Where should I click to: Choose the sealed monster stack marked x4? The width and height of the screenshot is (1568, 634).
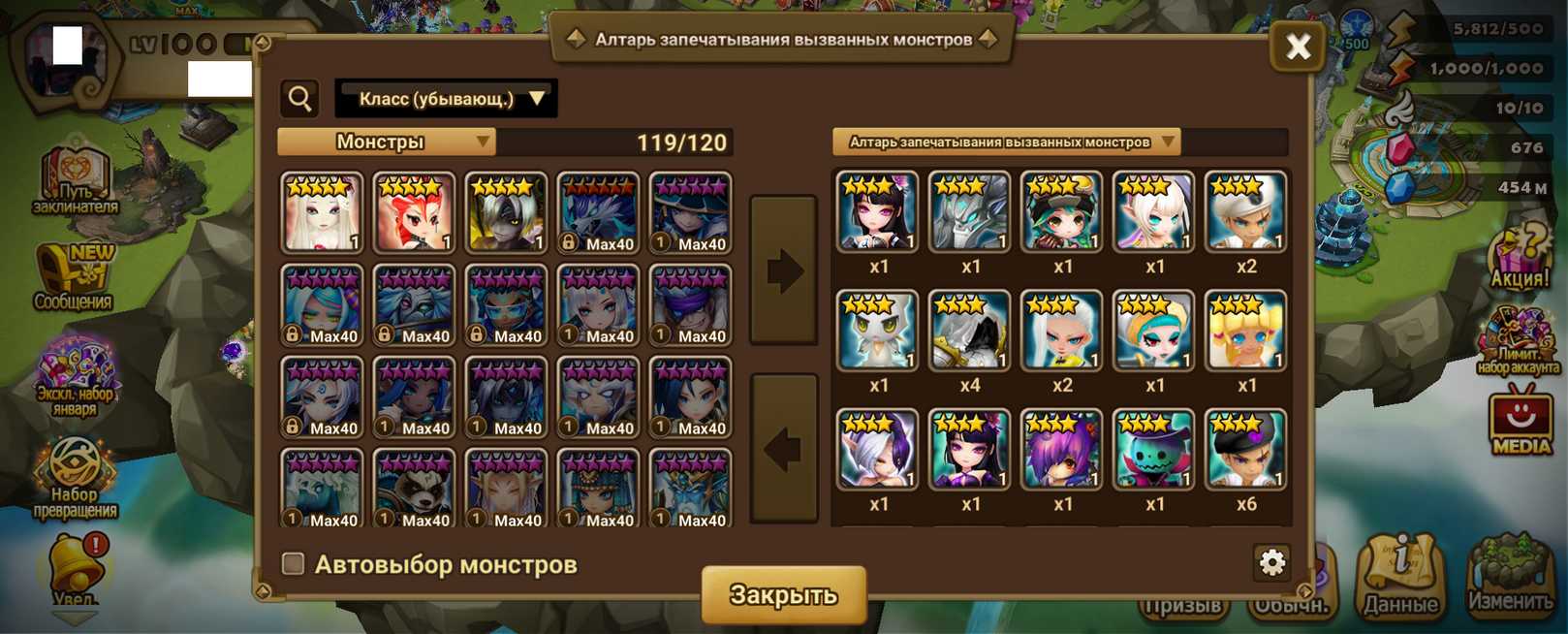pos(969,332)
